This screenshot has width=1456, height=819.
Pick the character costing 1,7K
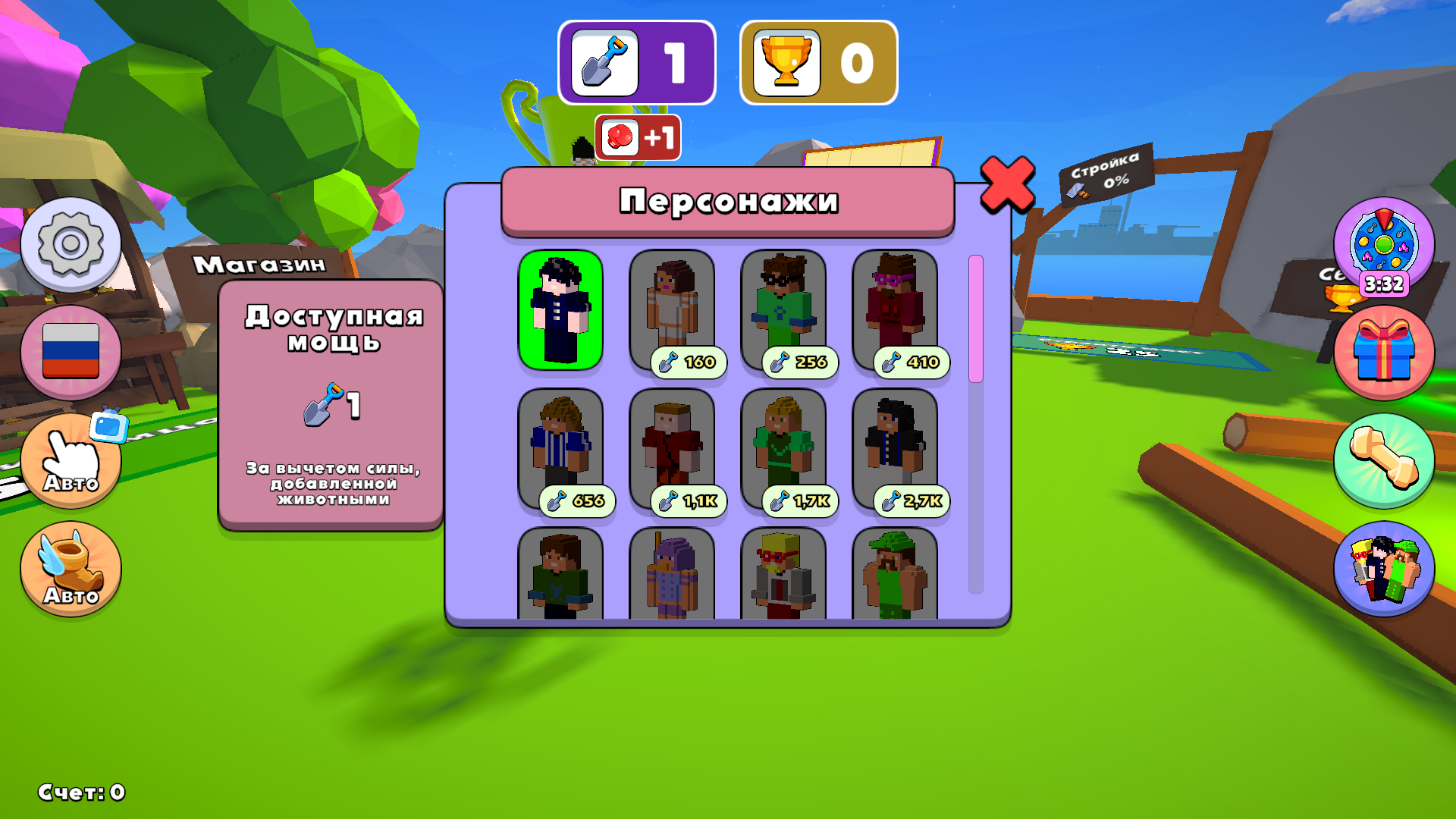(x=783, y=448)
